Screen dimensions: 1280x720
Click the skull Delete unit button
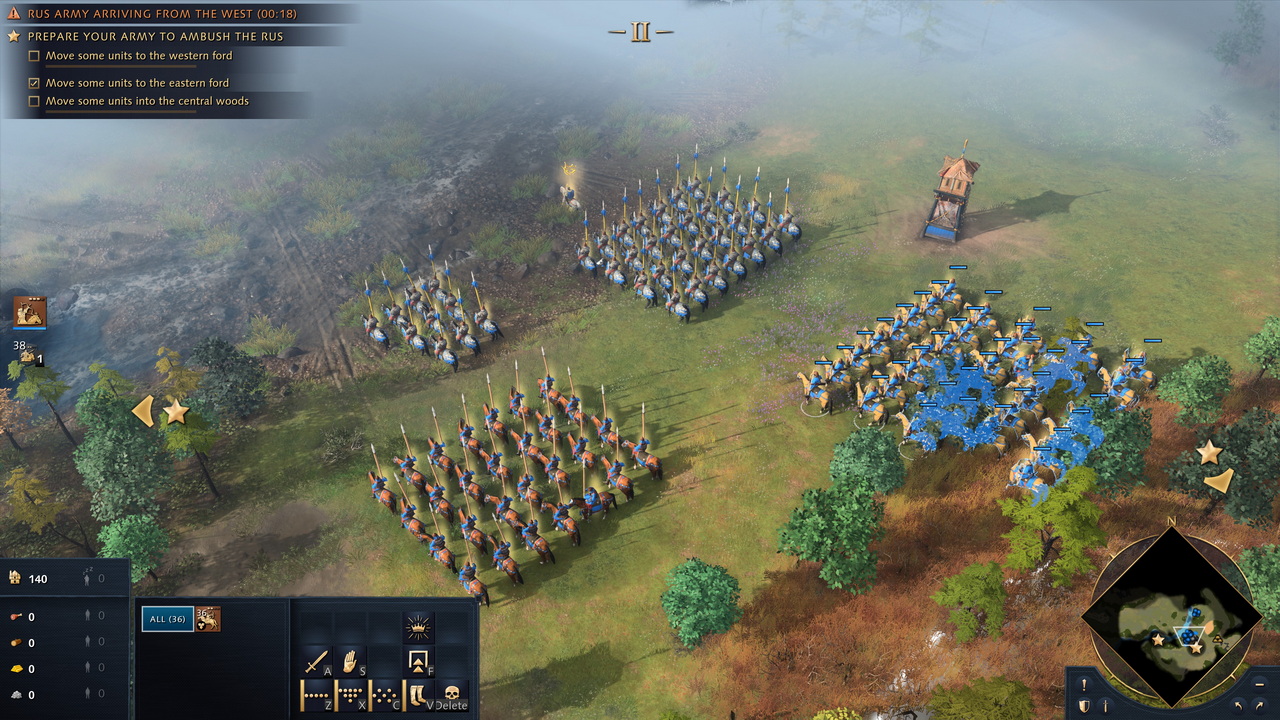(x=452, y=693)
